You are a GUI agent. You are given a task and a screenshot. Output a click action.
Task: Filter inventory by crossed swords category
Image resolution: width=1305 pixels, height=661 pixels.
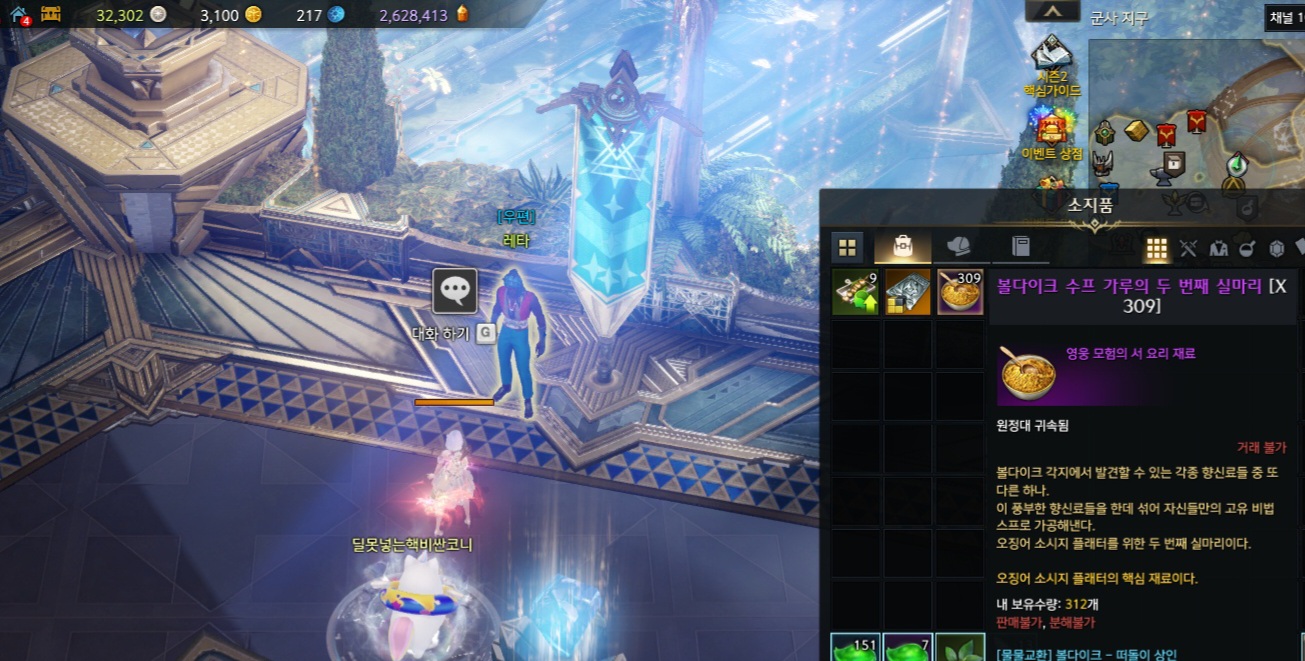point(1188,248)
